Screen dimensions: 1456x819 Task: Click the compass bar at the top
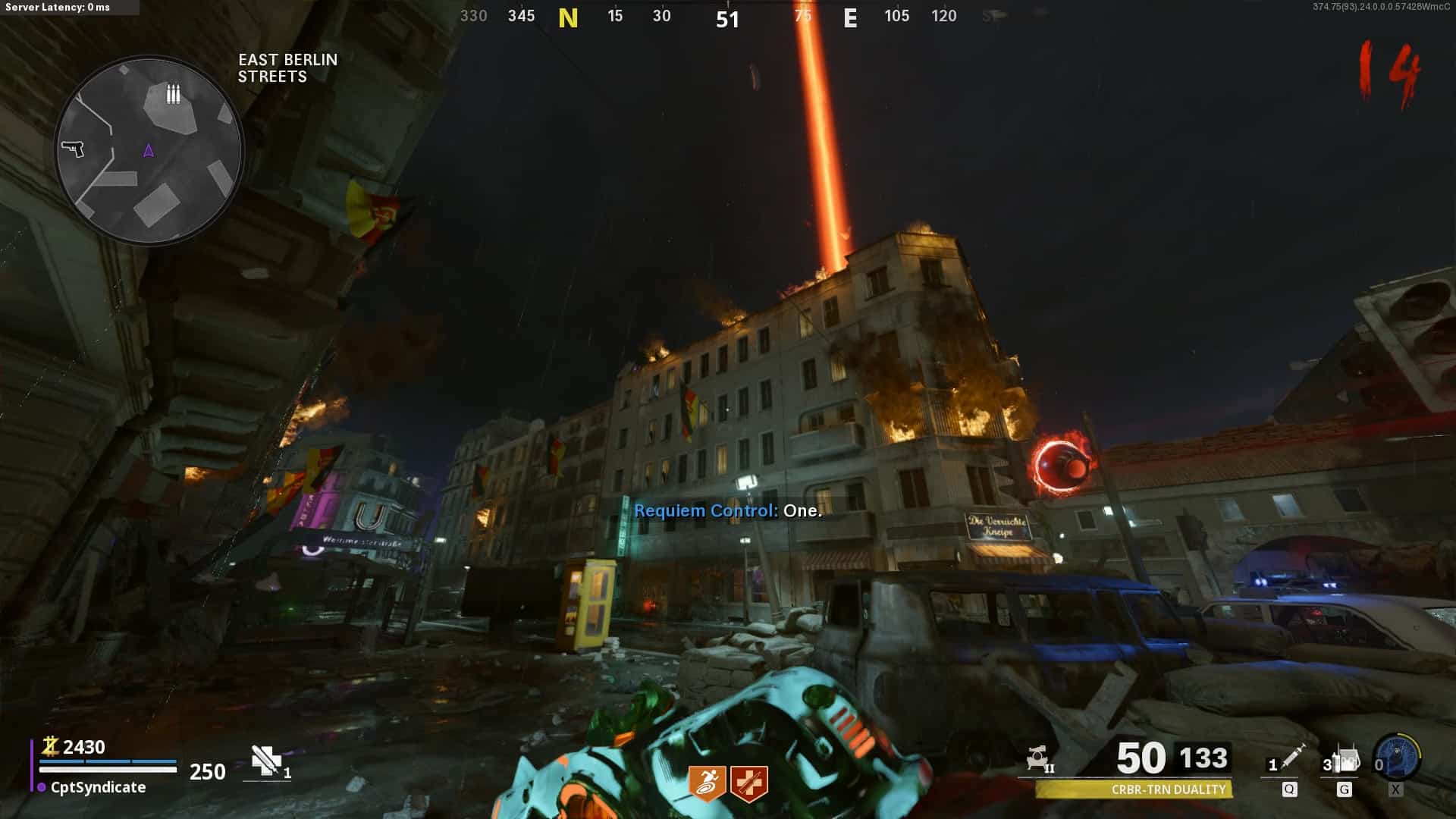pyautogui.click(x=728, y=17)
